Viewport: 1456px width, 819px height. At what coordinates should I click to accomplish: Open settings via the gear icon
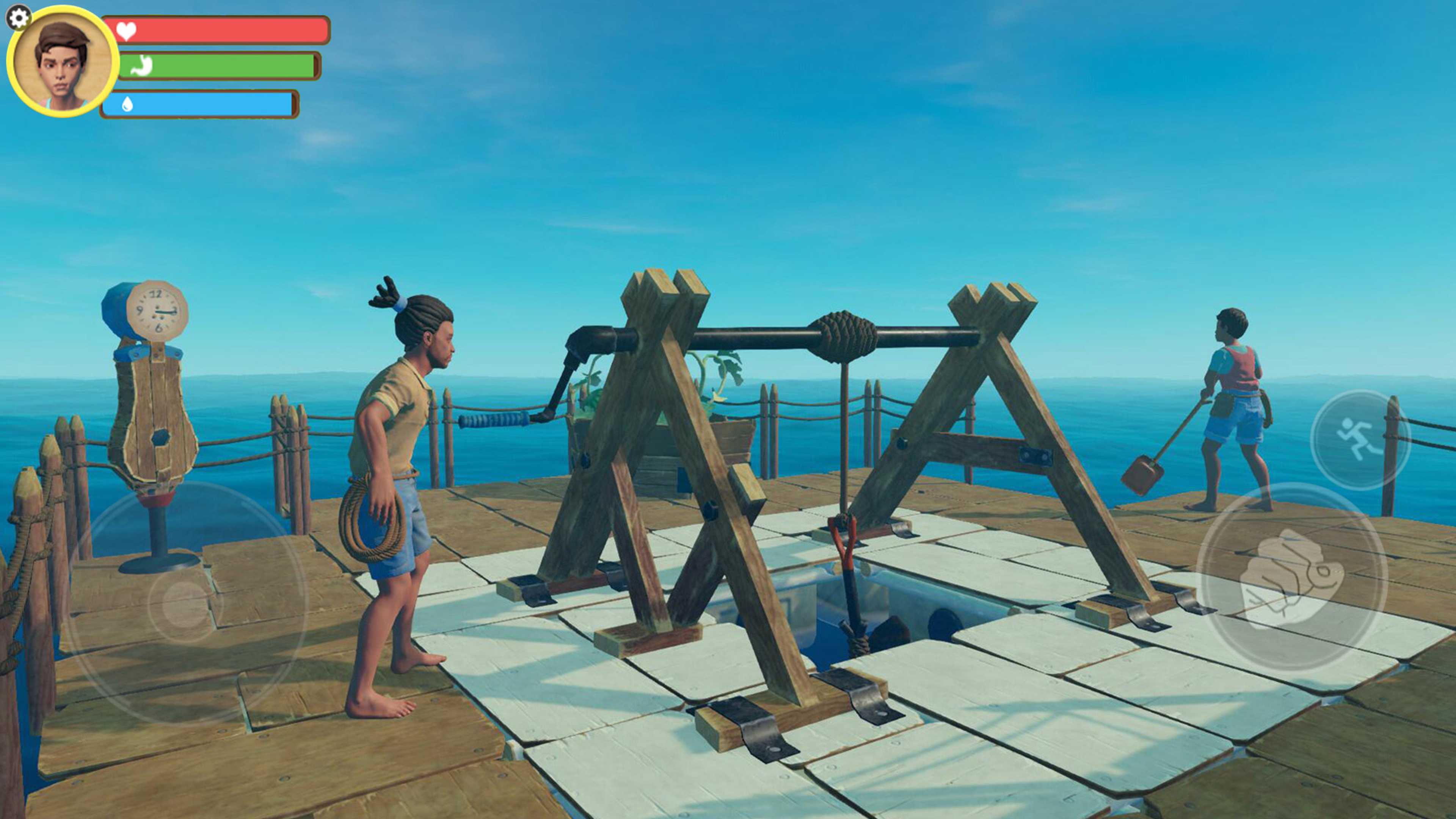point(19,18)
